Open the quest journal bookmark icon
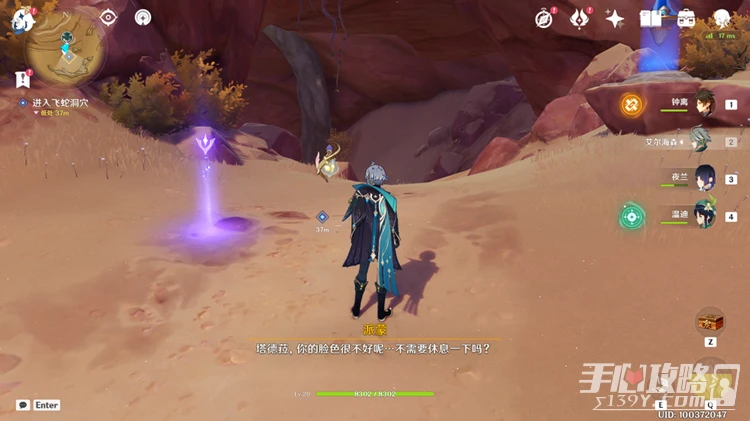The height and width of the screenshot is (421, 750). [x=22, y=79]
